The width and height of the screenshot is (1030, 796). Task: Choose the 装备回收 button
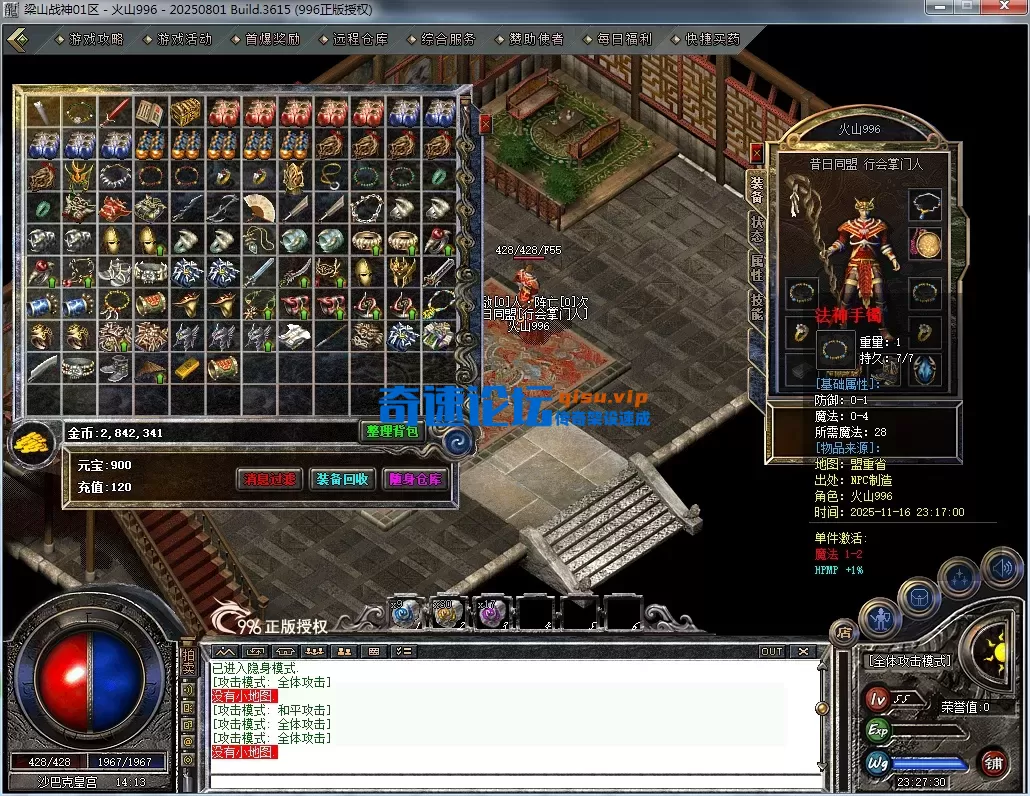pyautogui.click(x=342, y=479)
